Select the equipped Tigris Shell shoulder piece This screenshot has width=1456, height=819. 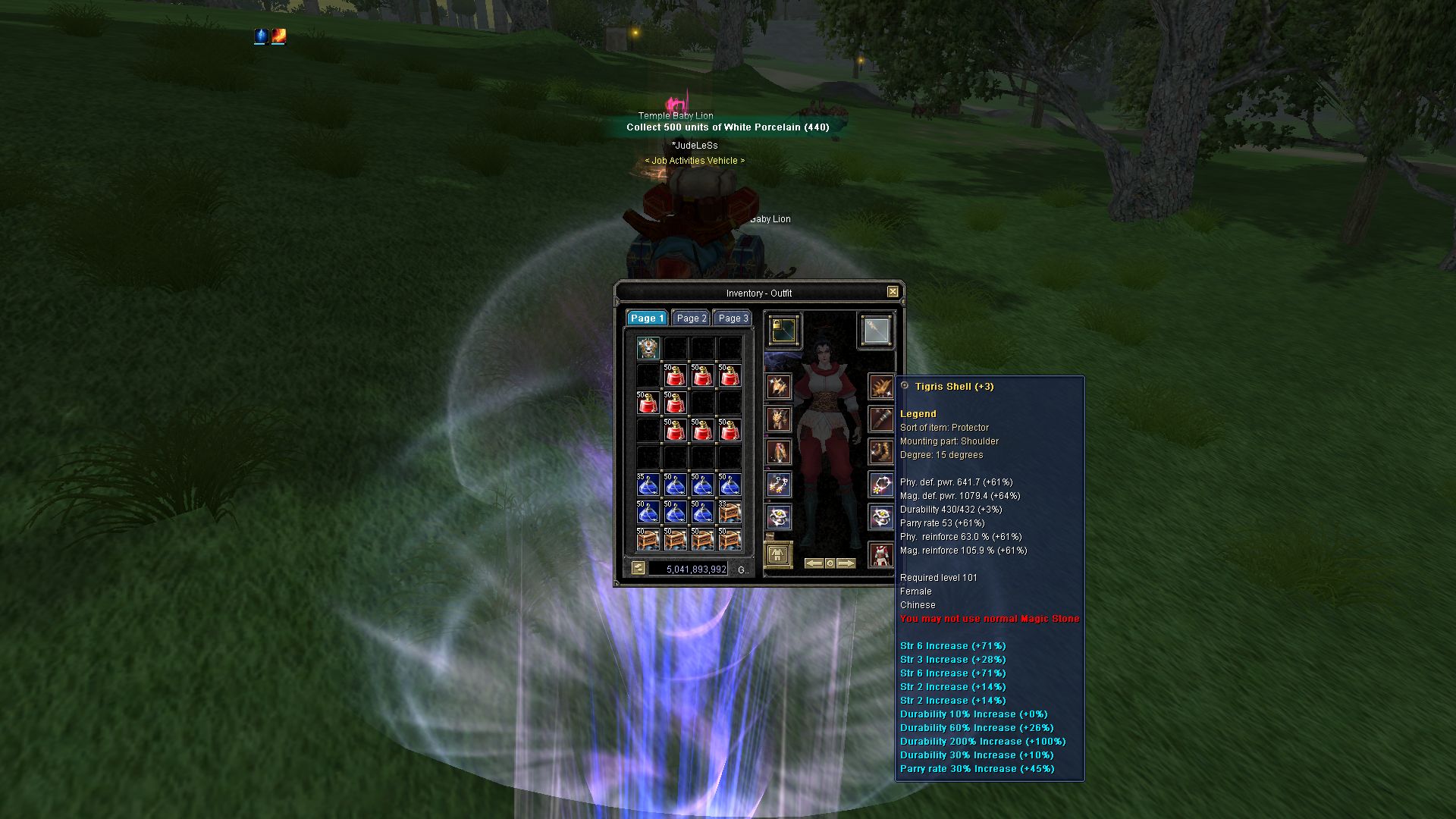(x=881, y=388)
